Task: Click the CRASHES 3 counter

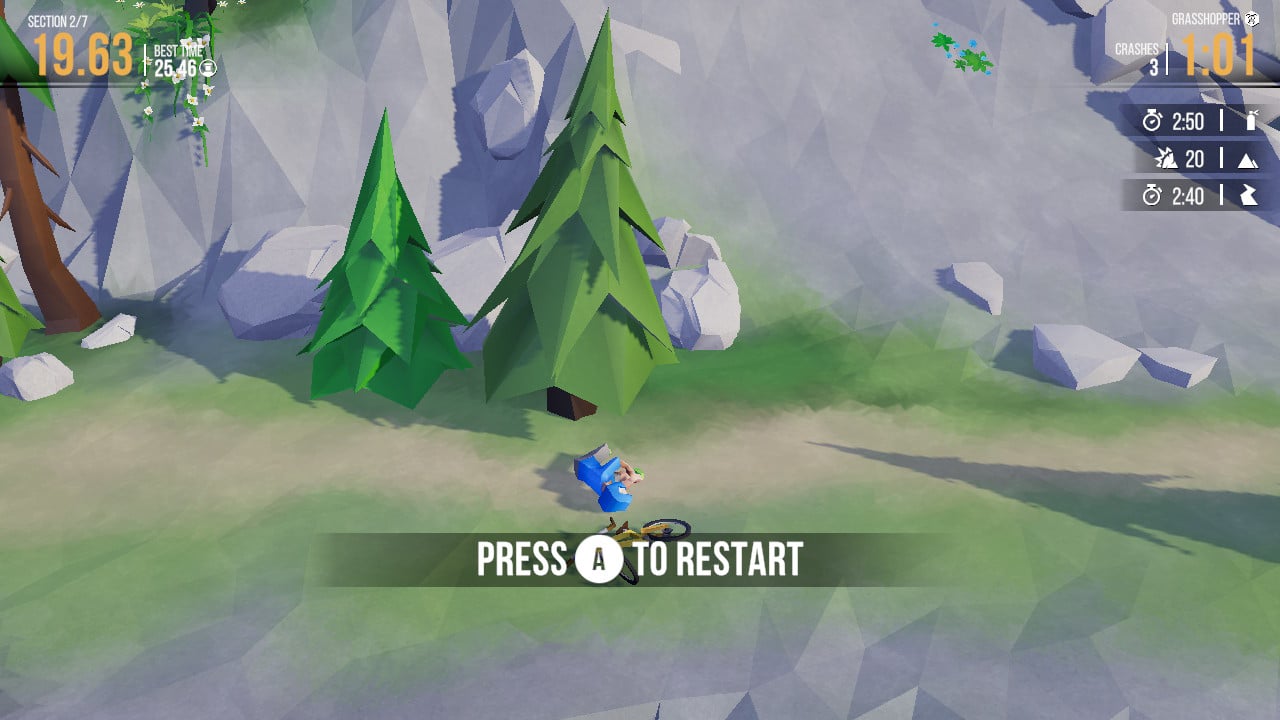Action: (1140, 55)
